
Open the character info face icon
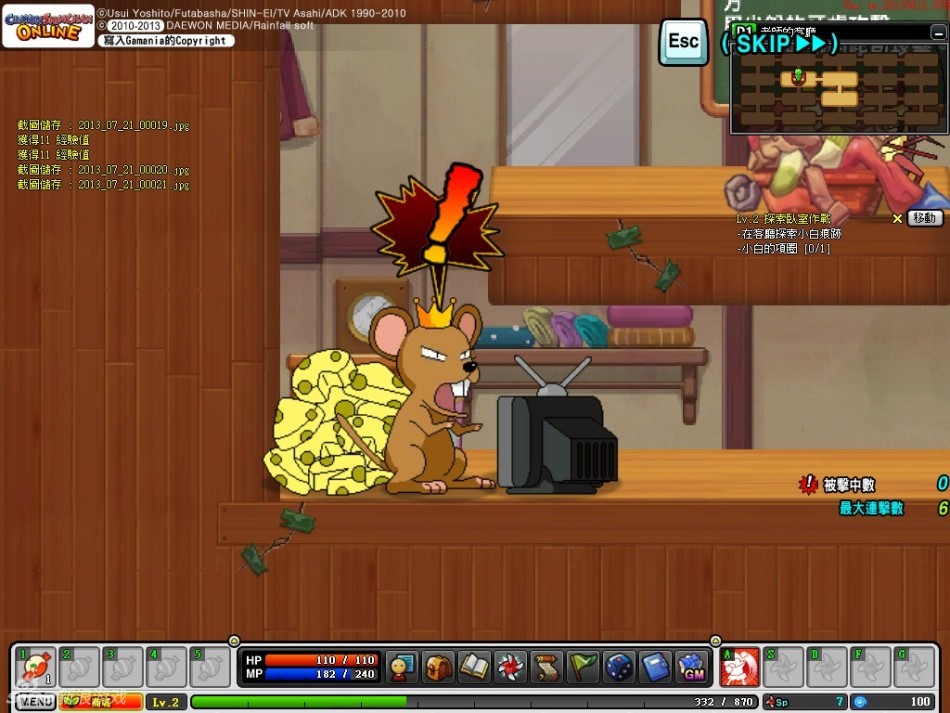tap(402, 667)
